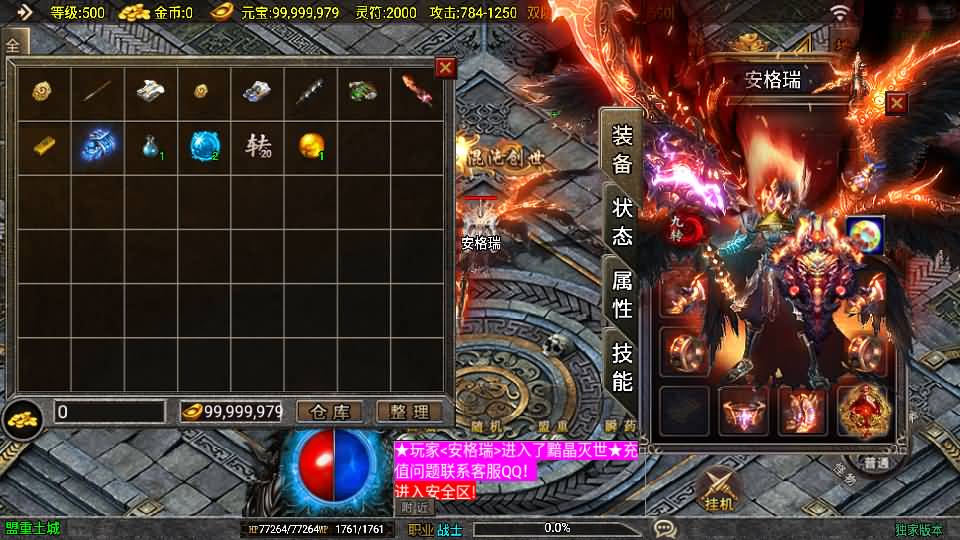
Task: Pick the blue potion bottle slot
Action: pos(150,146)
